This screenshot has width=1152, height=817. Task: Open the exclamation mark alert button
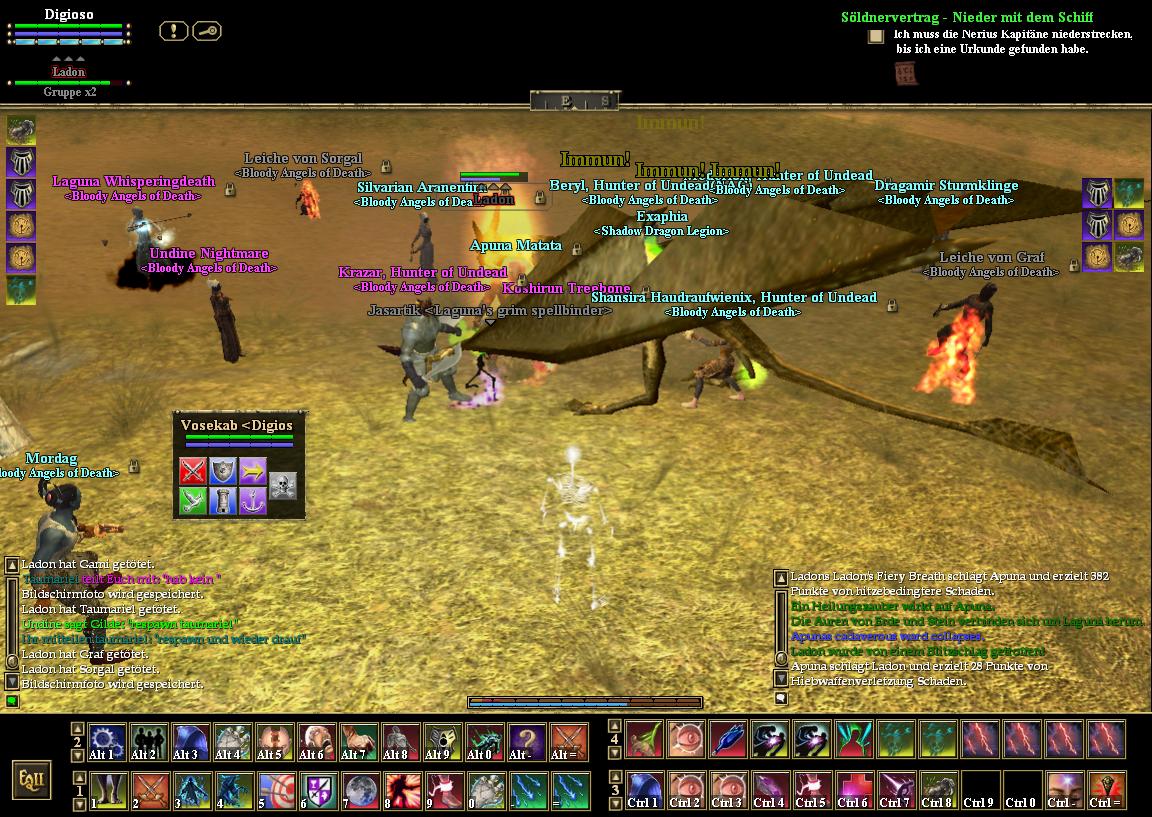tap(173, 31)
